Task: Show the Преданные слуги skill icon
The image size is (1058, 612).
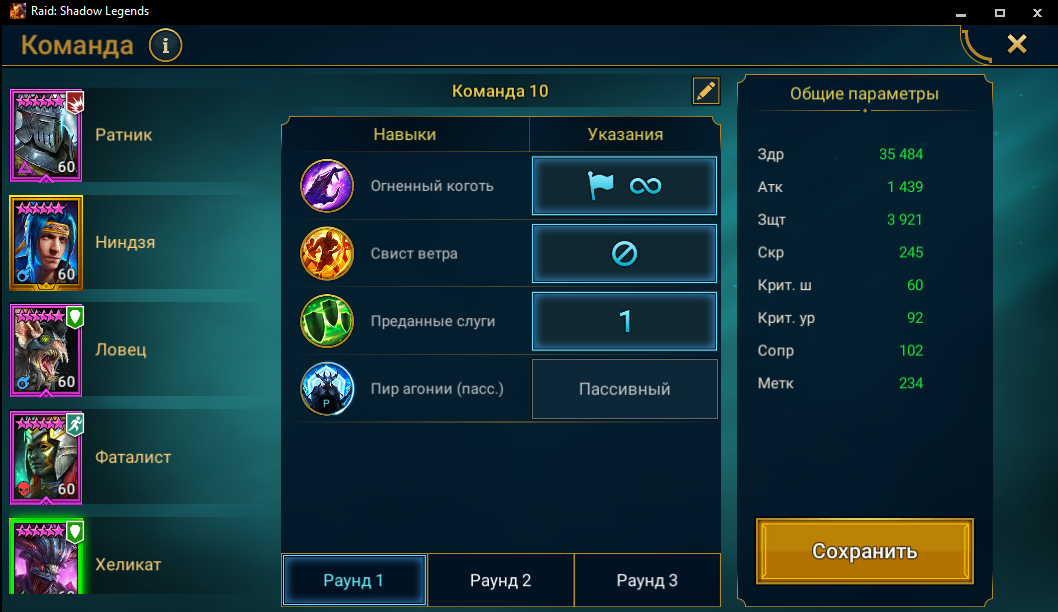Action: [x=327, y=322]
